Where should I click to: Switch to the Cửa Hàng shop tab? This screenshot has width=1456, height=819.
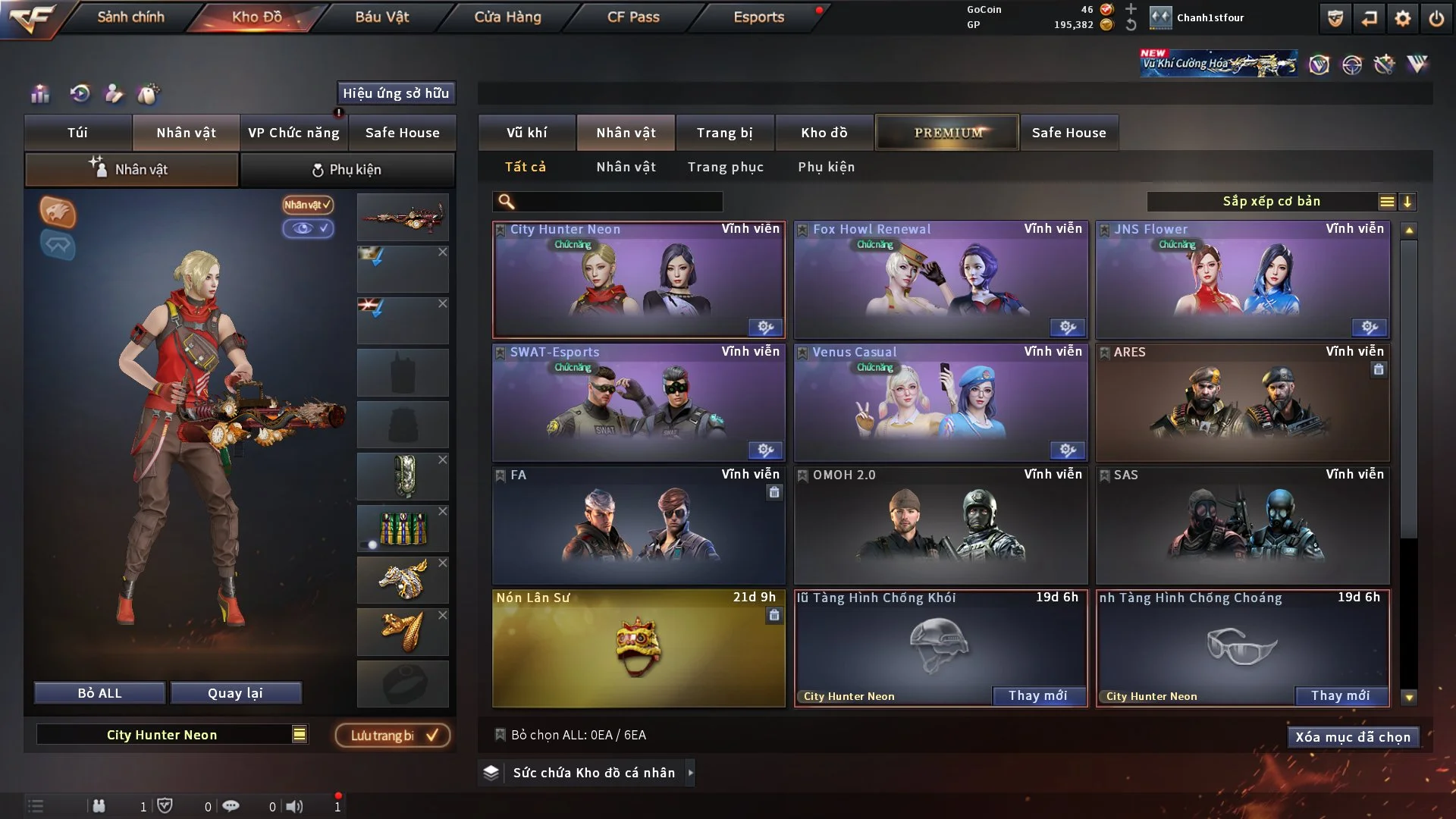coord(507,17)
